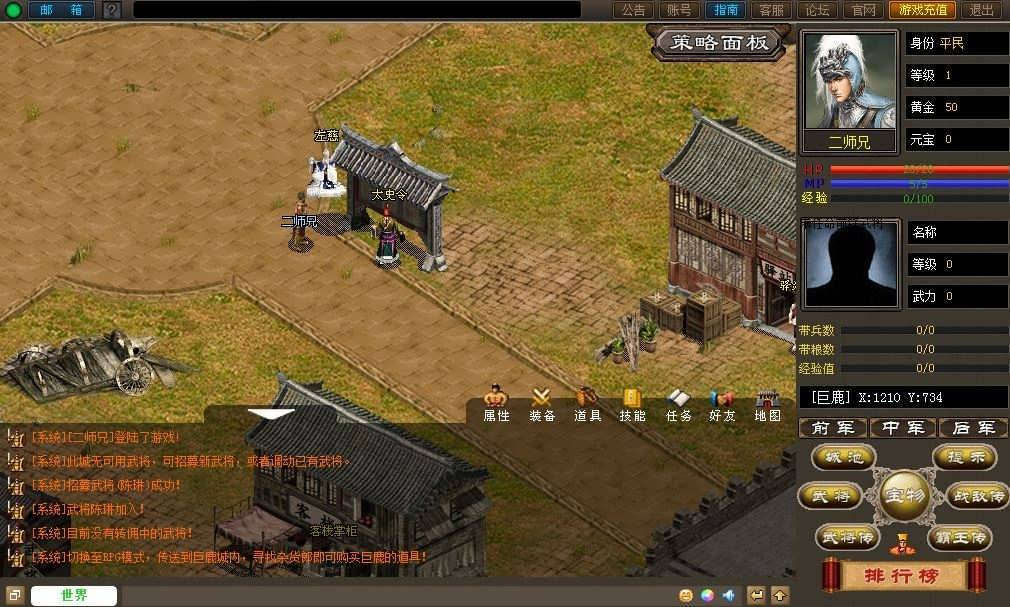Open the 任务 quest log
This screenshot has width=1010, height=607.
pyautogui.click(x=679, y=404)
